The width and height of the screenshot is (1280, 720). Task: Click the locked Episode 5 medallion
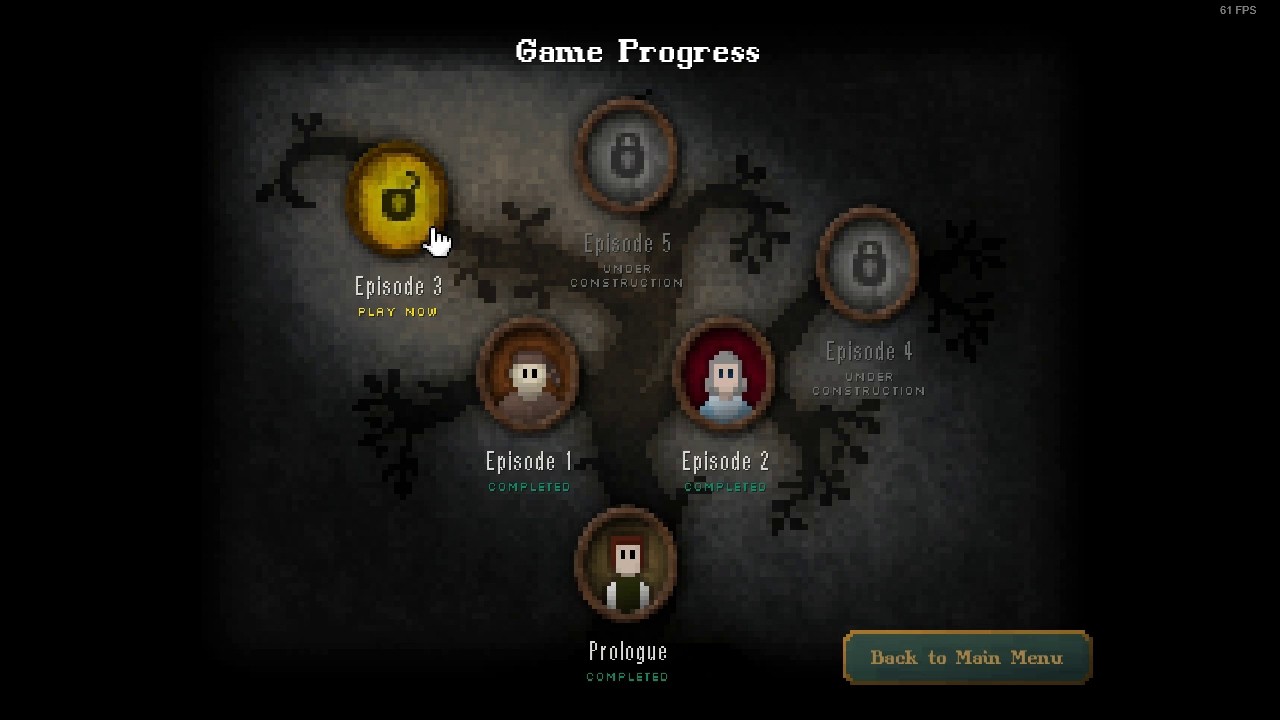point(627,156)
